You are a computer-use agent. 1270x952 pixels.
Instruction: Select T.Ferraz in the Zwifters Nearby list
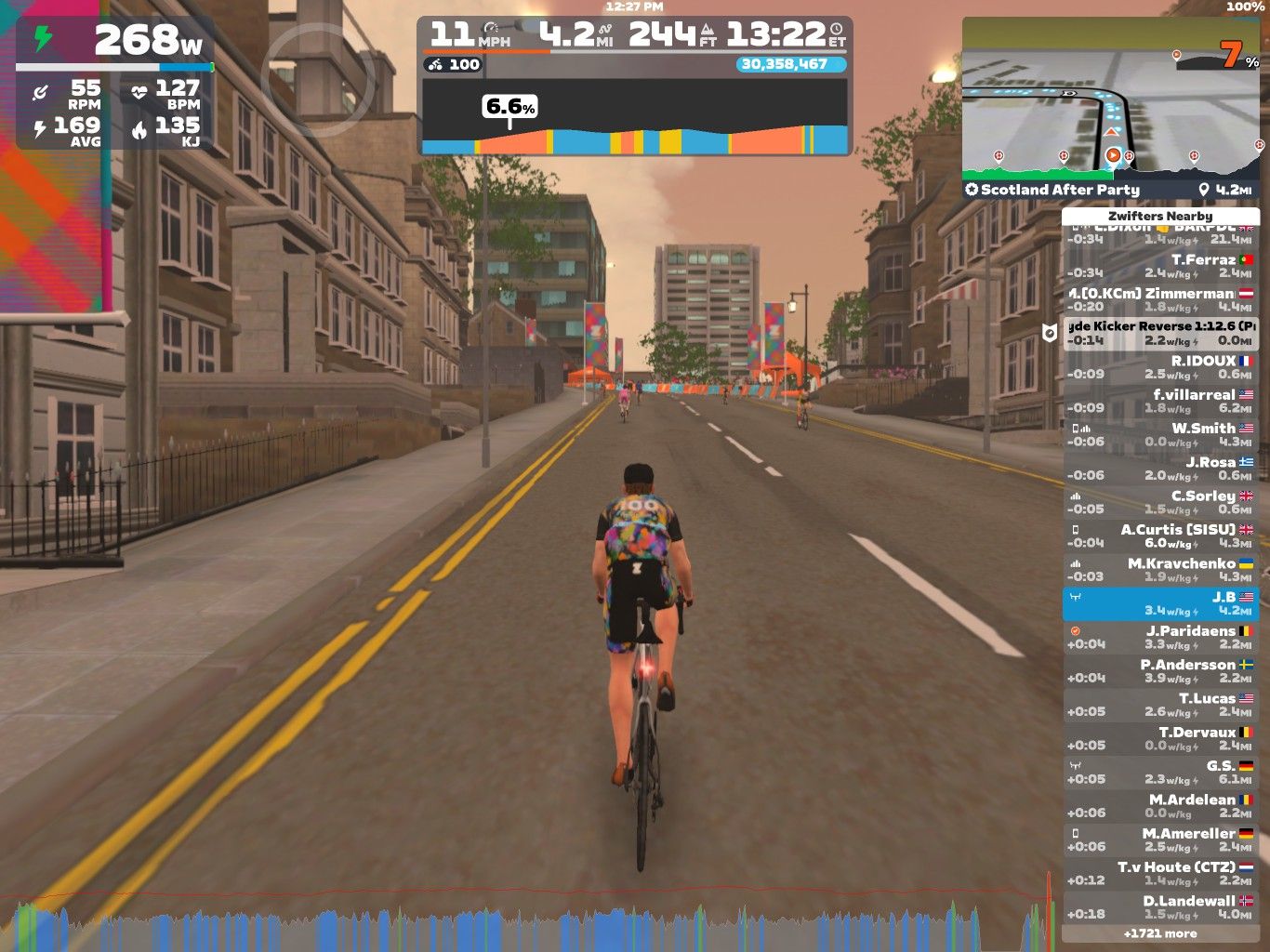(x=1159, y=266)
